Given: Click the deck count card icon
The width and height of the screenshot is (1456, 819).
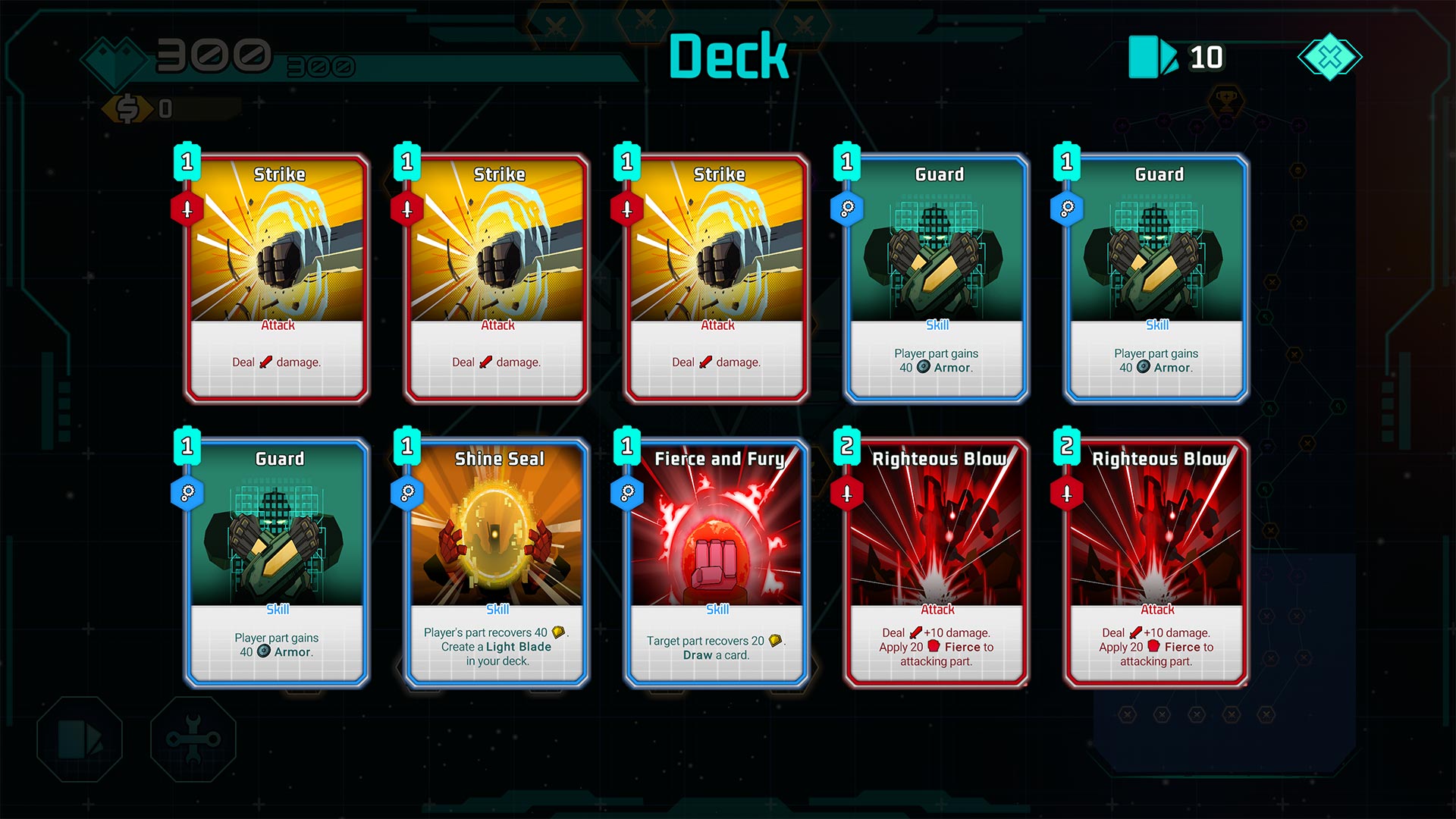Looking at the screenshot, I should 1152,57.
